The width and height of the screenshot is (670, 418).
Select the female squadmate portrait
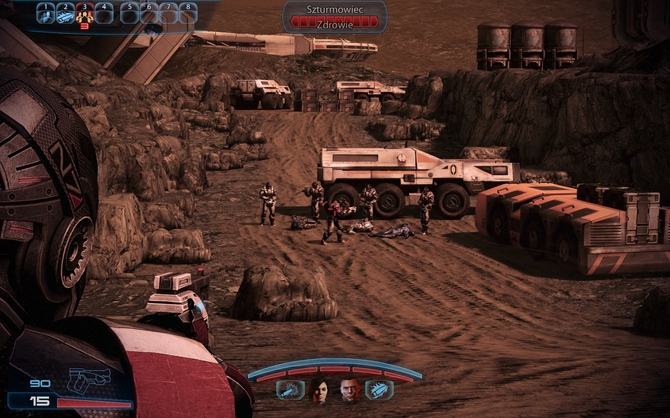[x=320, y=389]
